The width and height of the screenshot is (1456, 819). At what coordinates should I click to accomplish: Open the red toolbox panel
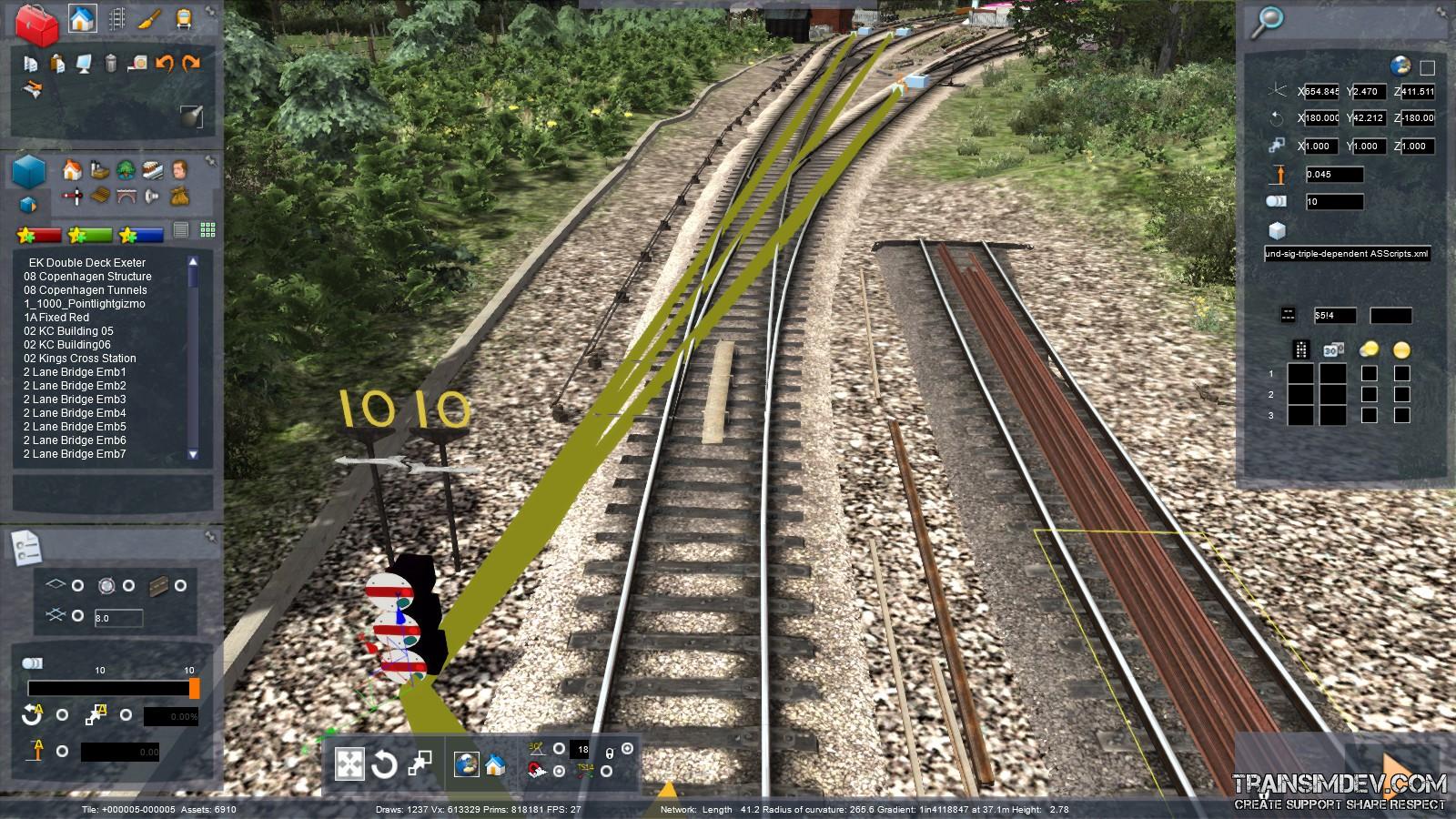coord(37,24)
